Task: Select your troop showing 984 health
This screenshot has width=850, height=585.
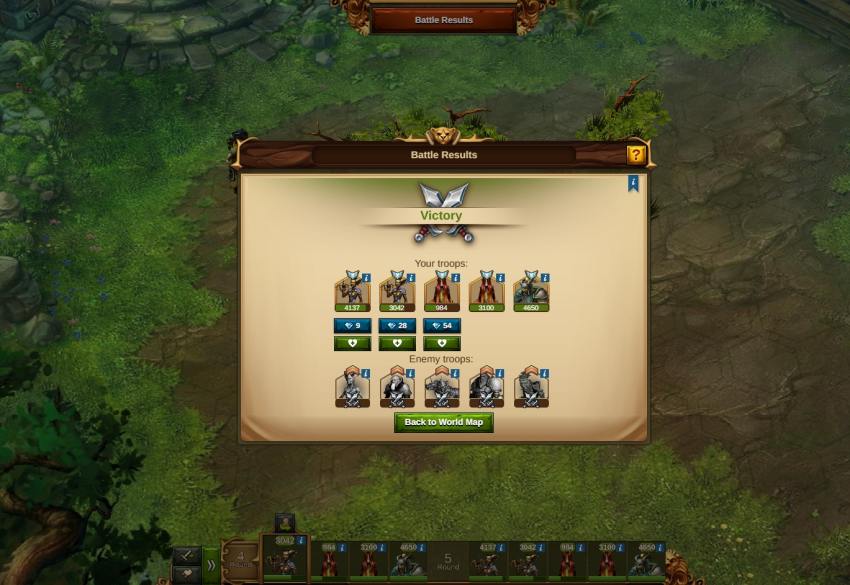Action: (441, 291)
